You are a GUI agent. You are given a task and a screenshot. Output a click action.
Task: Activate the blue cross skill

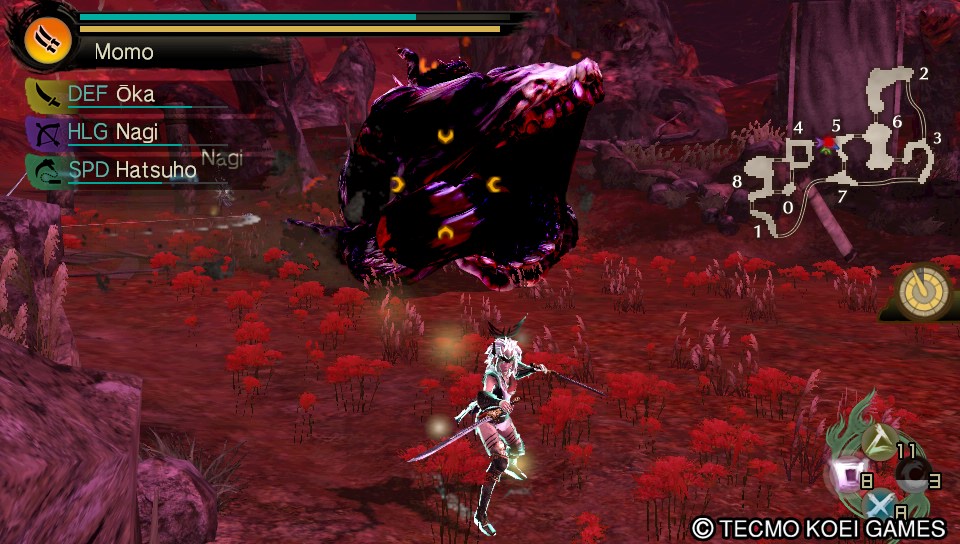pos(879,507)
